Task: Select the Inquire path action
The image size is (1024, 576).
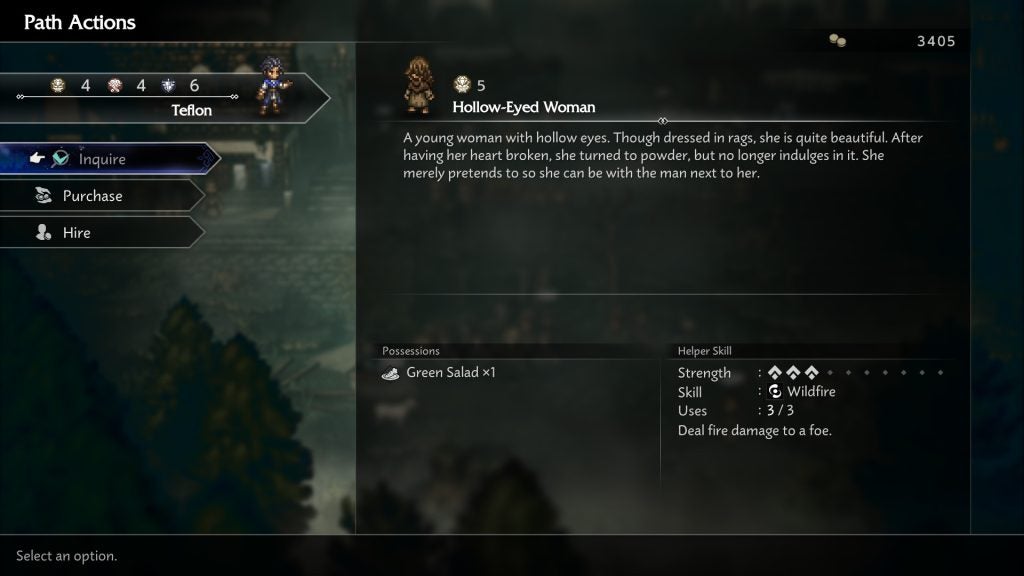Action: 103,159
